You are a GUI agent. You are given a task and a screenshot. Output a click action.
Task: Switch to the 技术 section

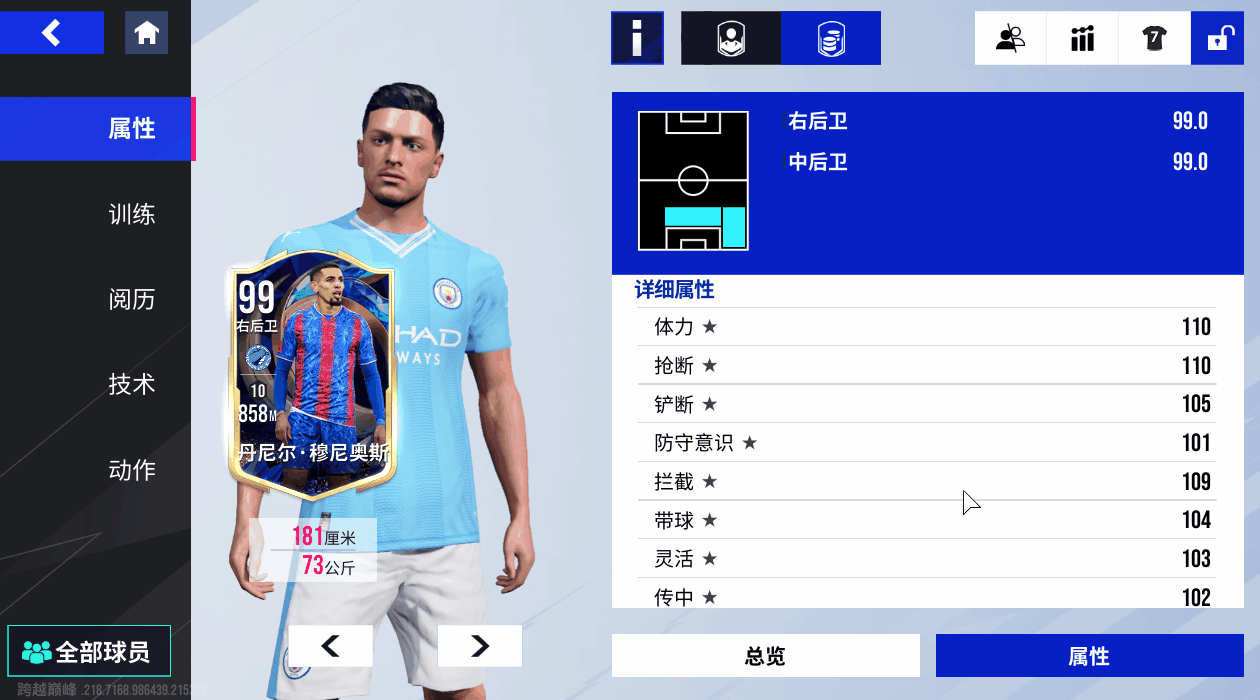click(131, 384)
